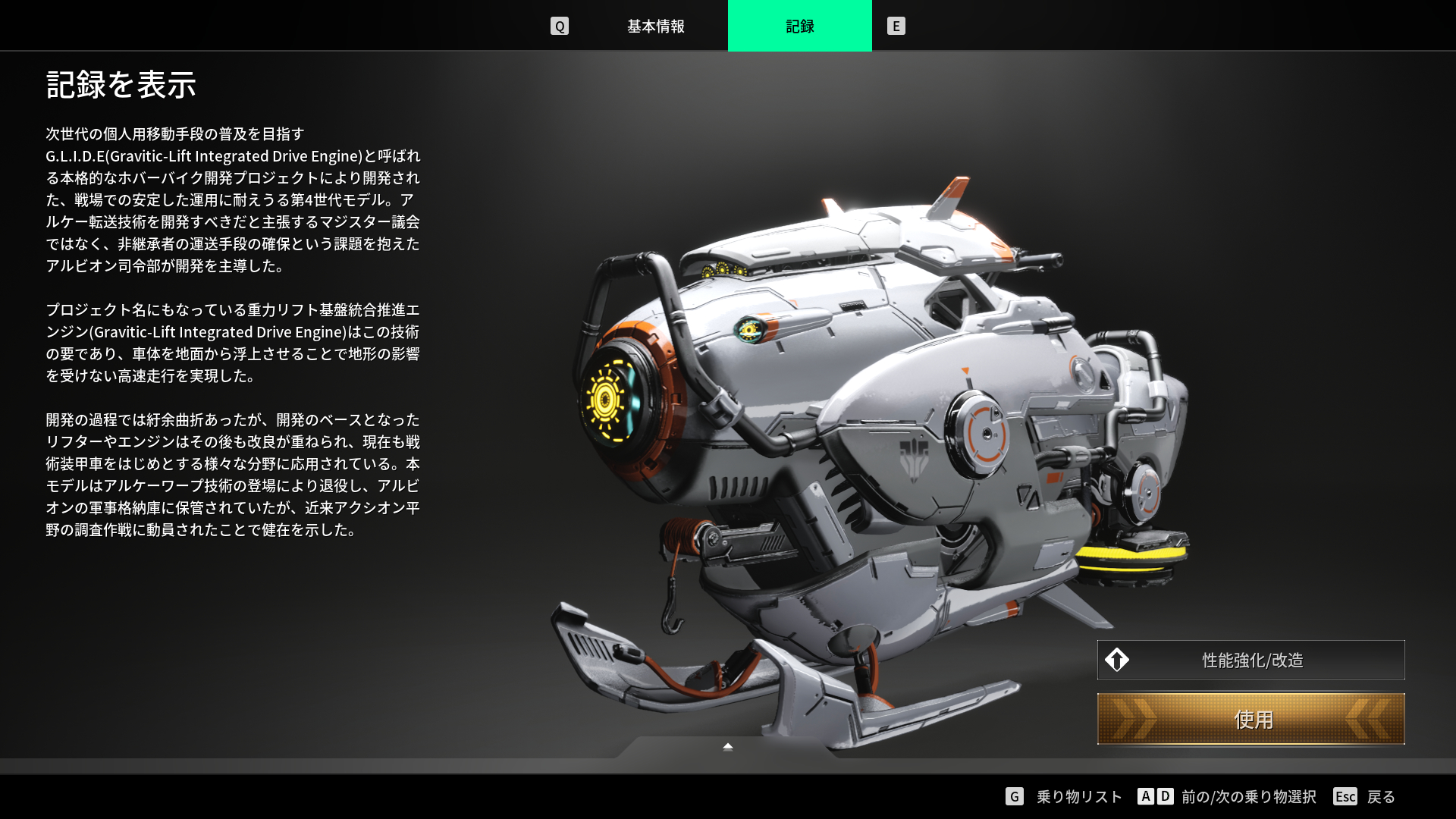Open 性能強化/改造 upgrade menu

coord(1250,660)
